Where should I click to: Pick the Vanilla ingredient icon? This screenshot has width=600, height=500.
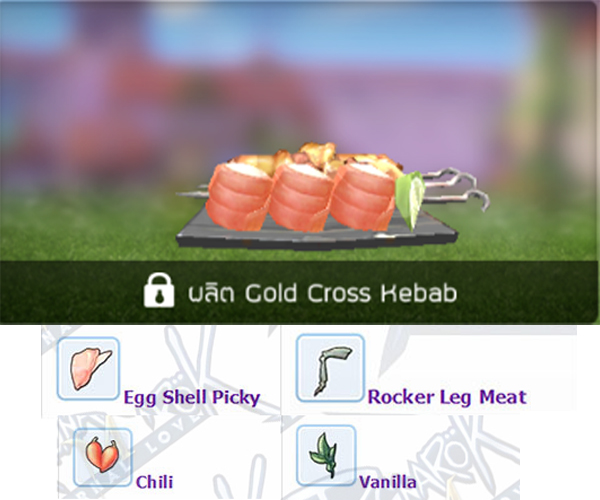pyautogui.click(x=326, y=456)
